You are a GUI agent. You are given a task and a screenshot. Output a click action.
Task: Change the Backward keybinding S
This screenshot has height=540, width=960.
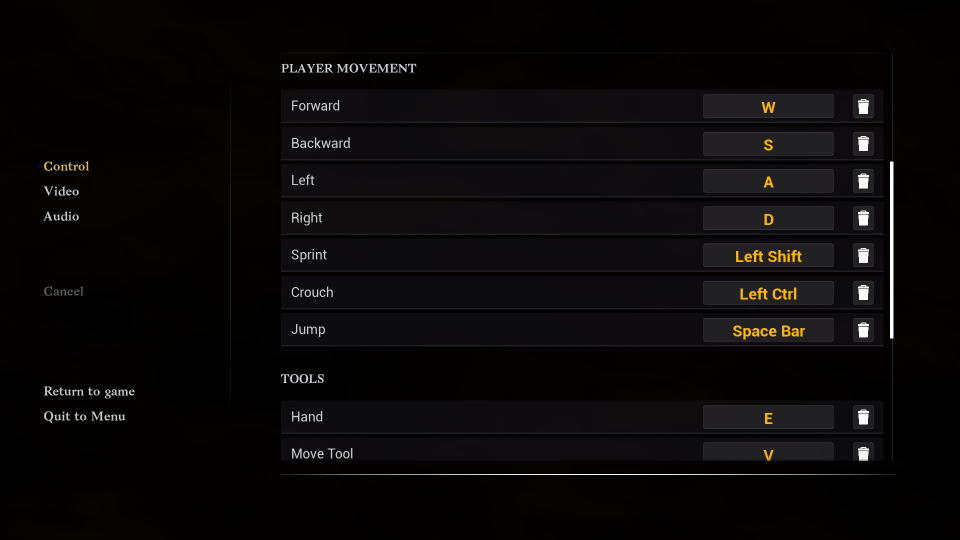pyautogui.click(x=768, y=144)
